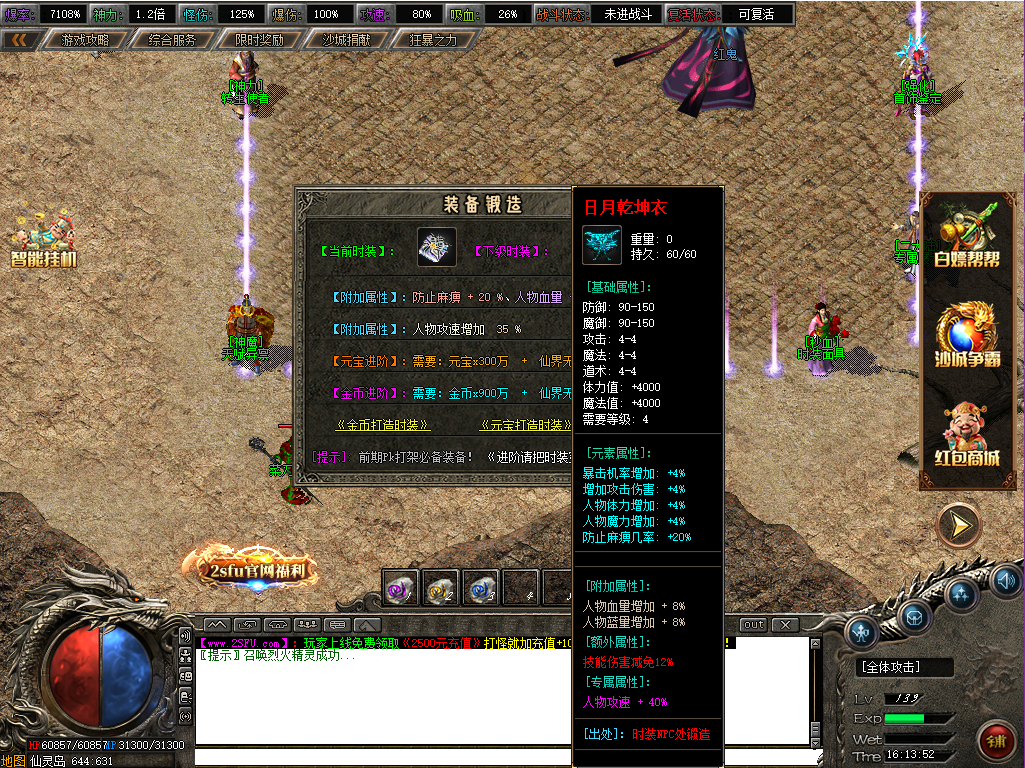The image size is (1025, 768).
Task: Use the yellow swirl item in the hotbar
Action: click(x=441, y=587)
